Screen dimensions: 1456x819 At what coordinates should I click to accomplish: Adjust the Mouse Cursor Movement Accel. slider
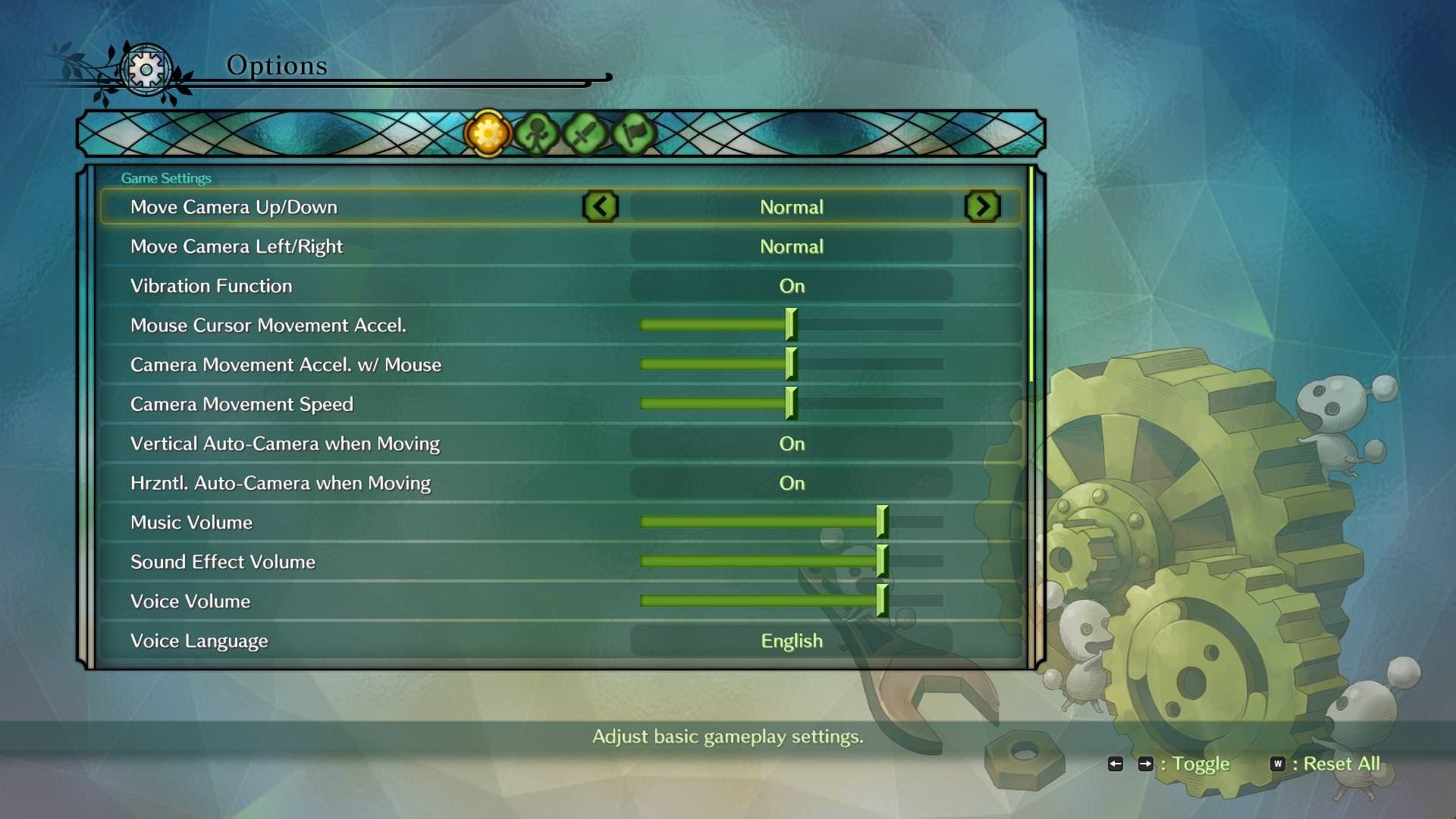tap(791, 325)
